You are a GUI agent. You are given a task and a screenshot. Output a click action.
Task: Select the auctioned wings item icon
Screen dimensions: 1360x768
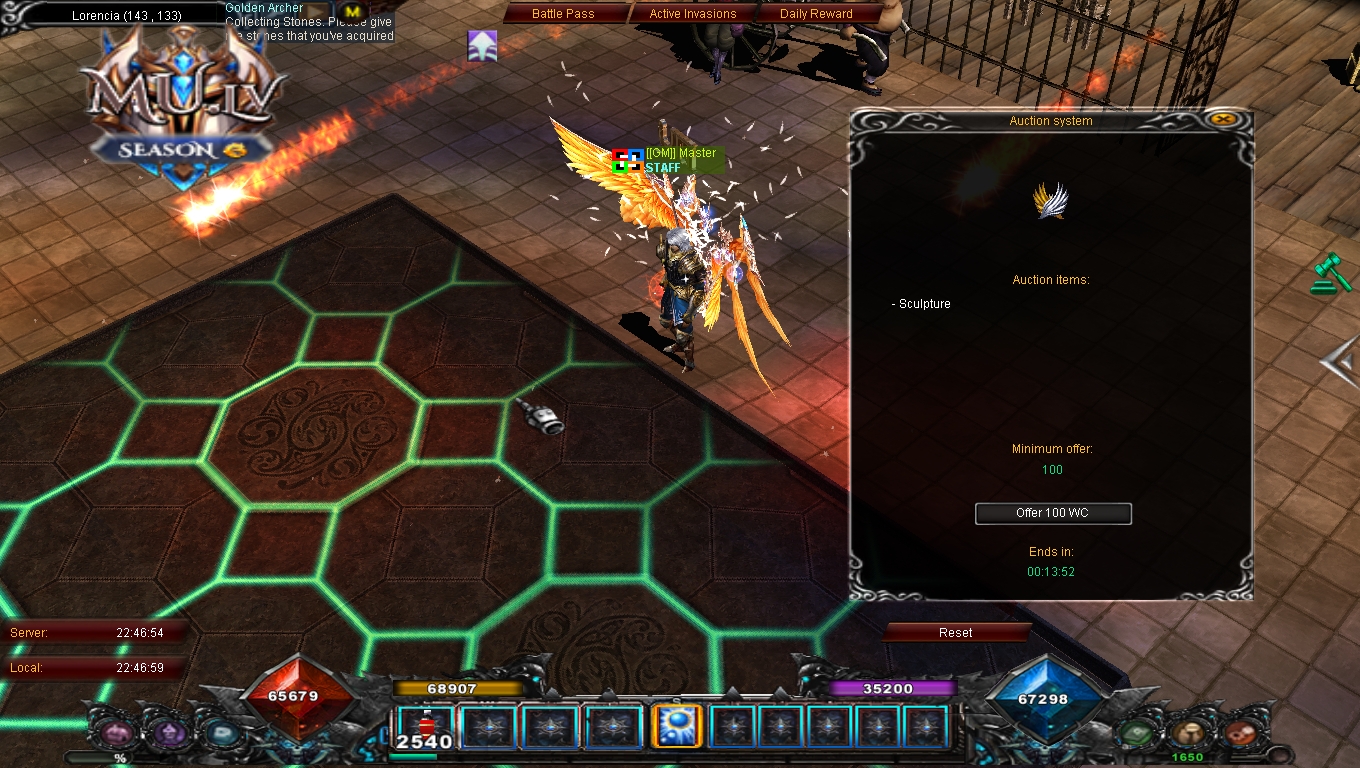(1050, 201)
